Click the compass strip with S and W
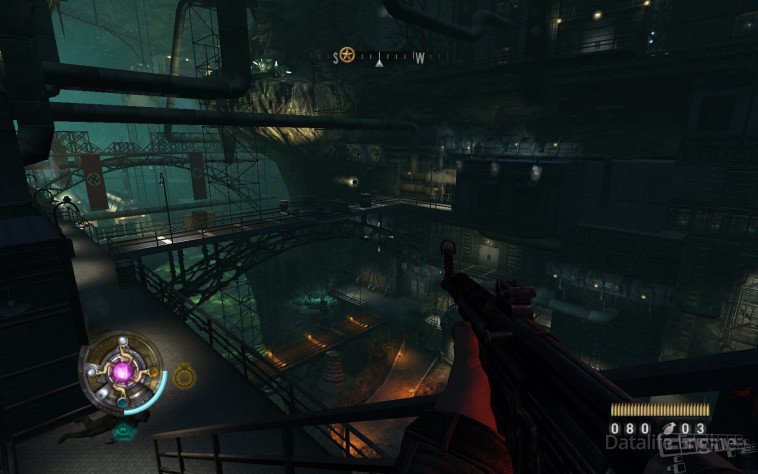This screenshot has height=474, width=758. coord(378,58)
